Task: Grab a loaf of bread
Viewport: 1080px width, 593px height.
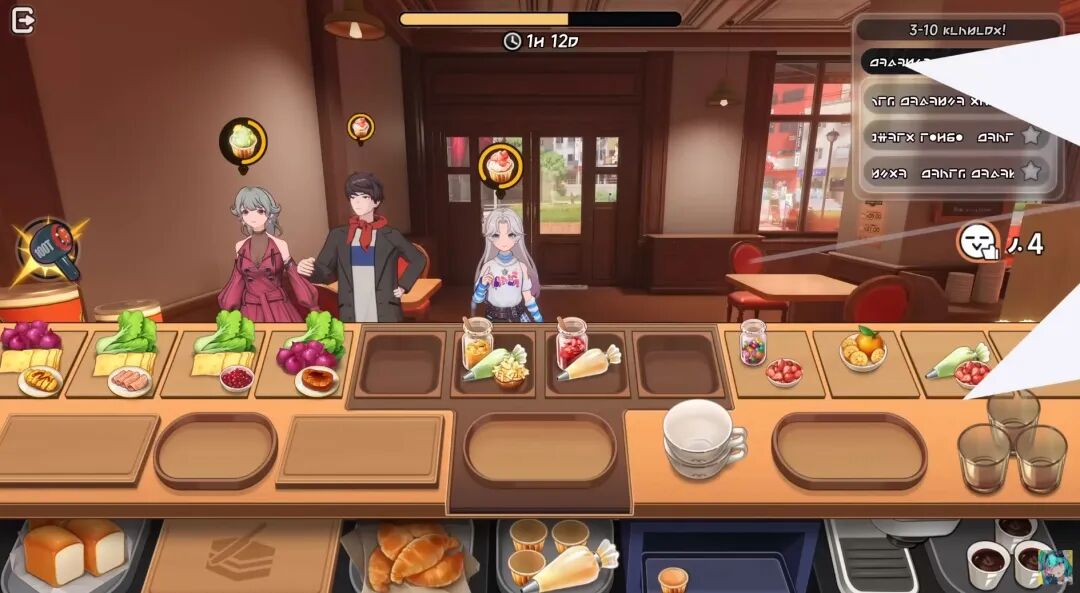Action: pyautogui.click(x=75, y=552)
